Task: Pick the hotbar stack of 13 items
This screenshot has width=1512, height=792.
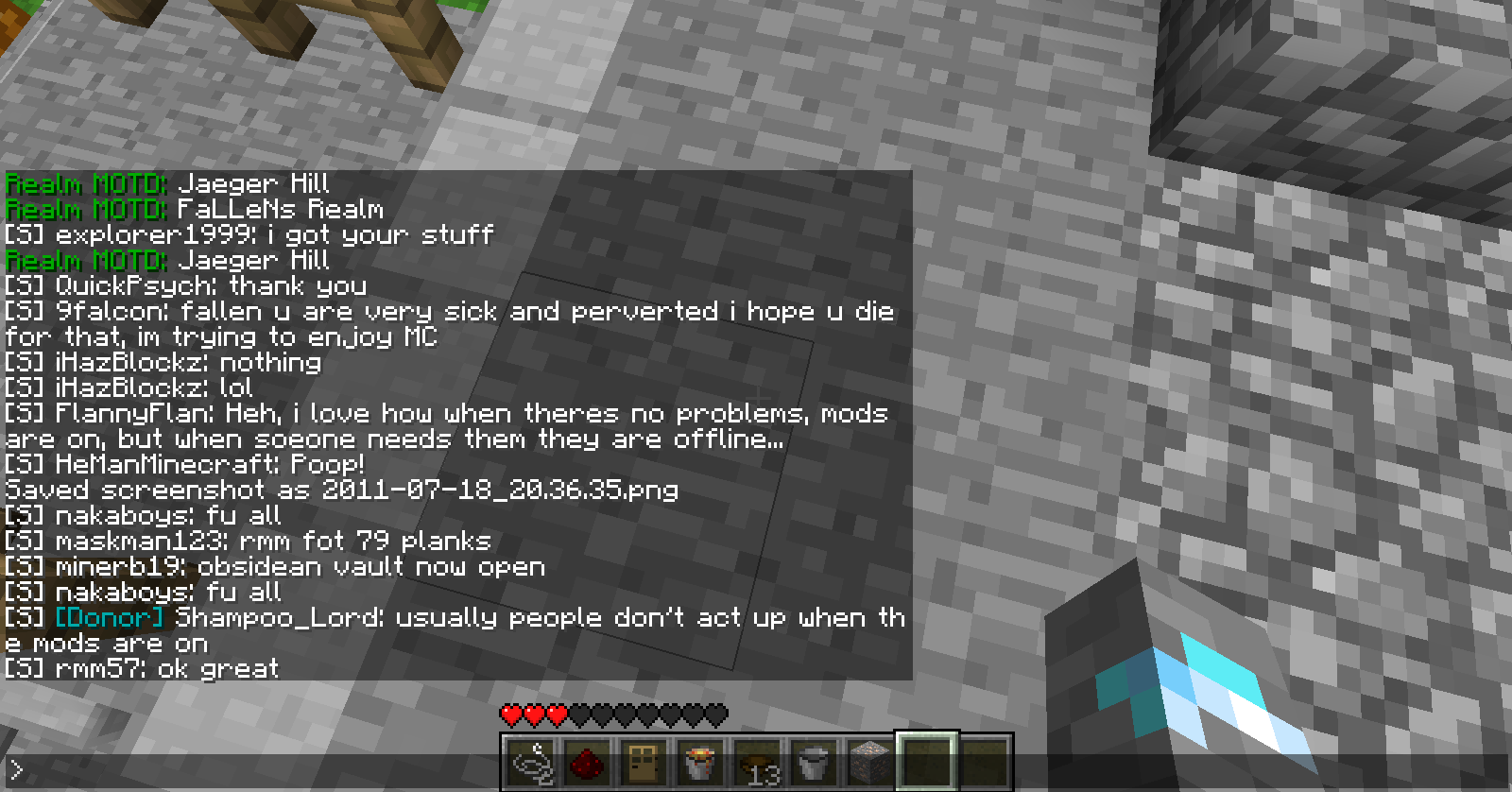Action: click(x=757, y=762)
